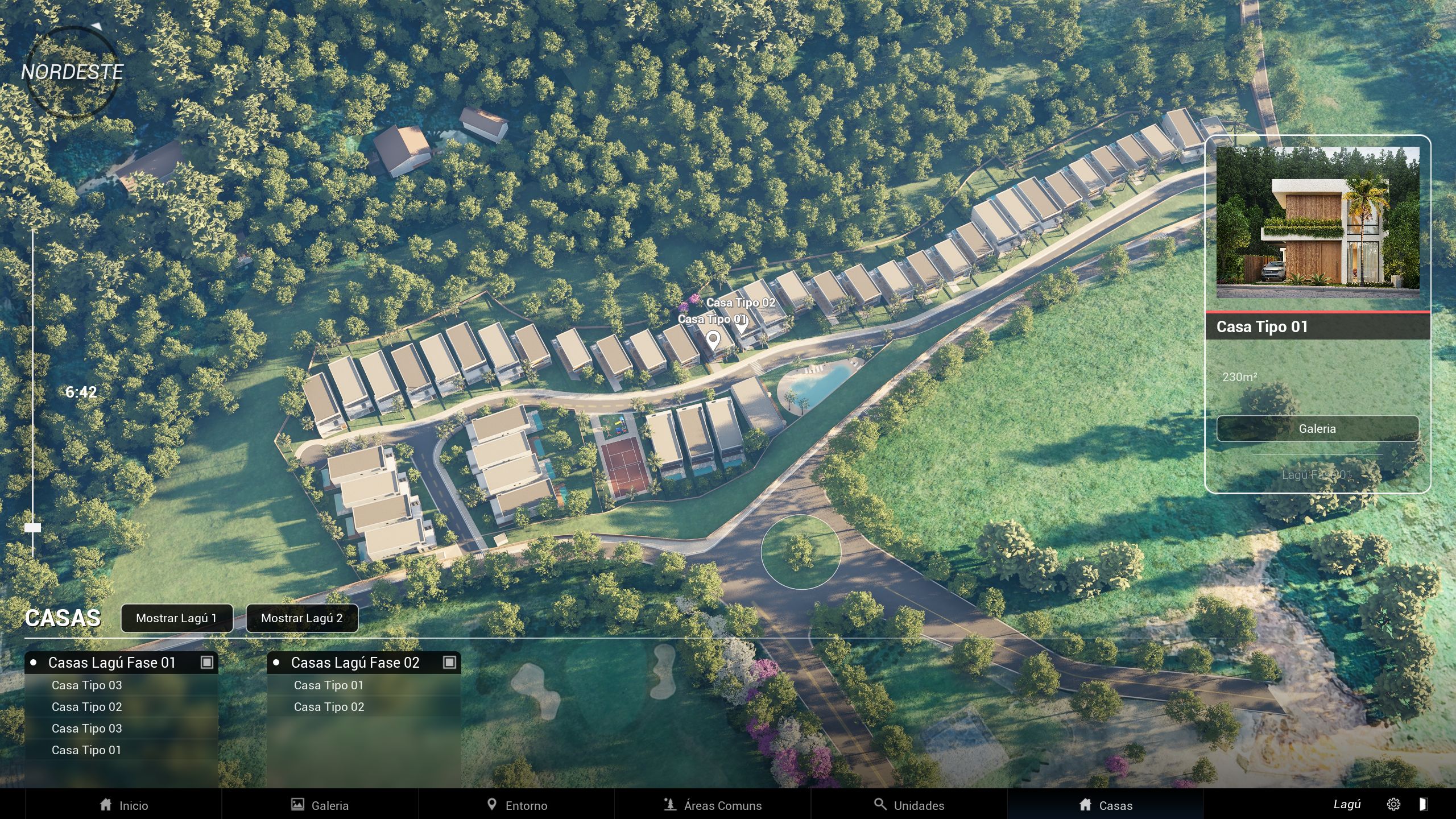Activate the Mostrar Lagú 2 button
1456x819 pixels.
pyautogui.click(x=301, y=618)
